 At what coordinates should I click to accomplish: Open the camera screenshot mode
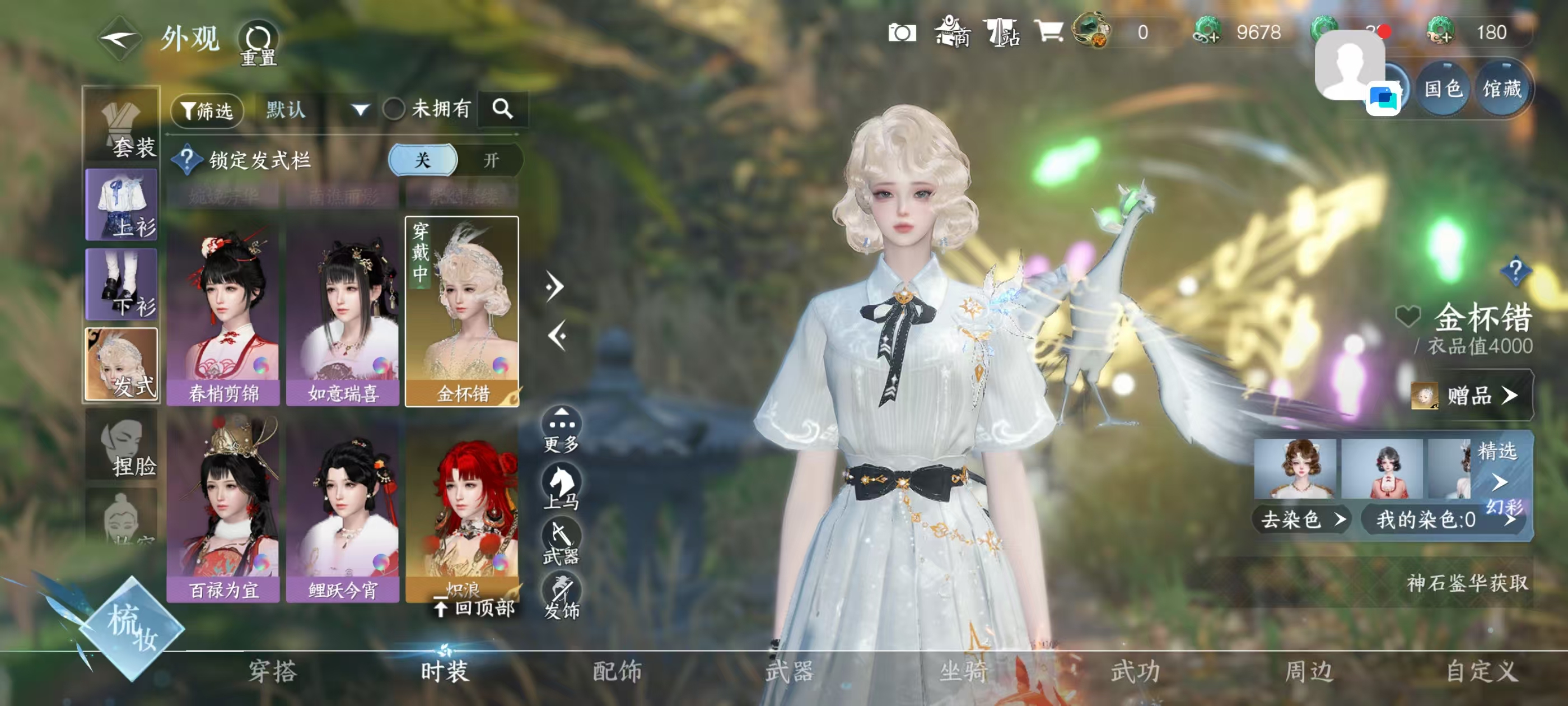pos(902,33)
